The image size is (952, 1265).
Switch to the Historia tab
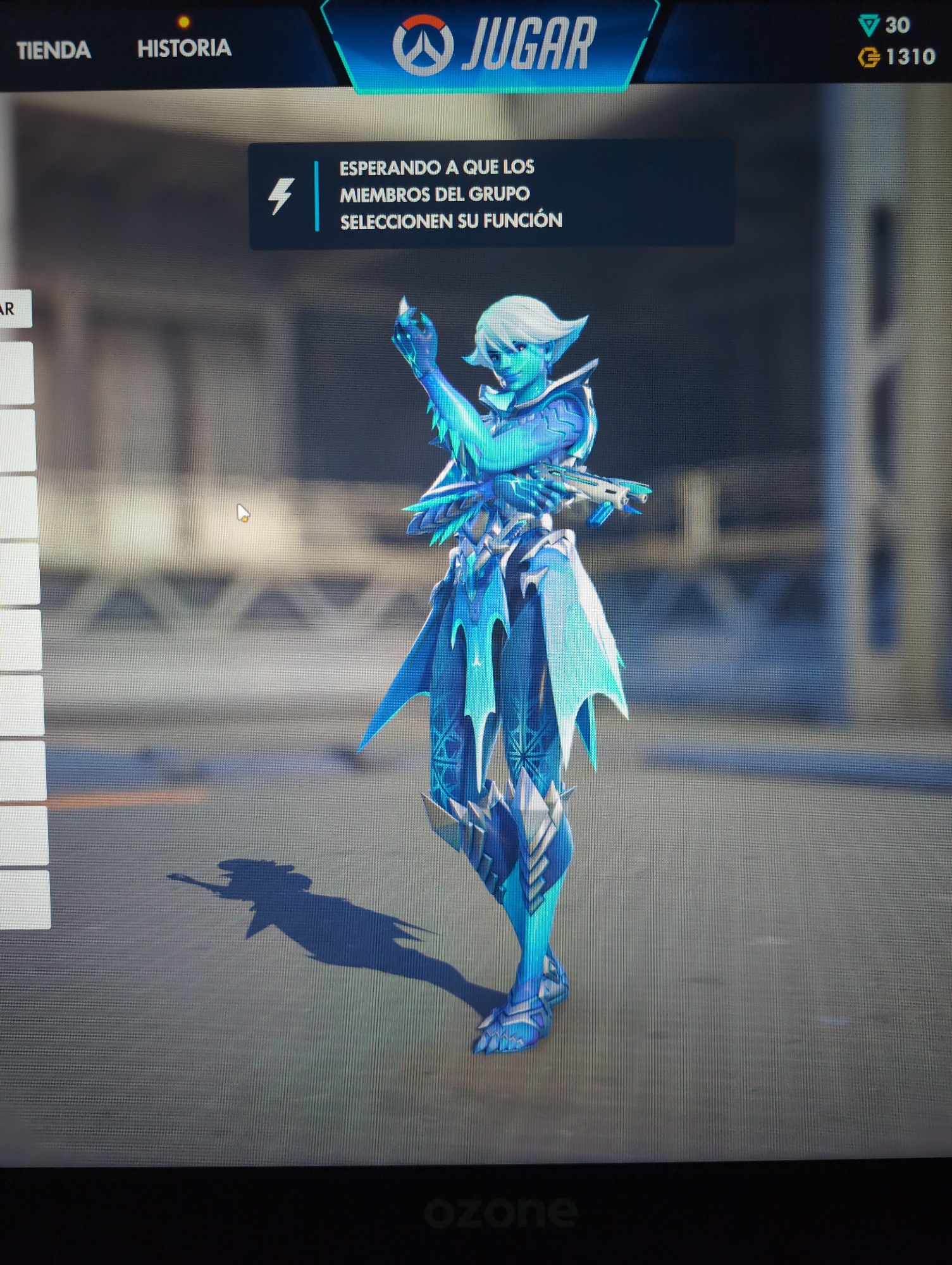pyautogui.click(x=184, y=48)
